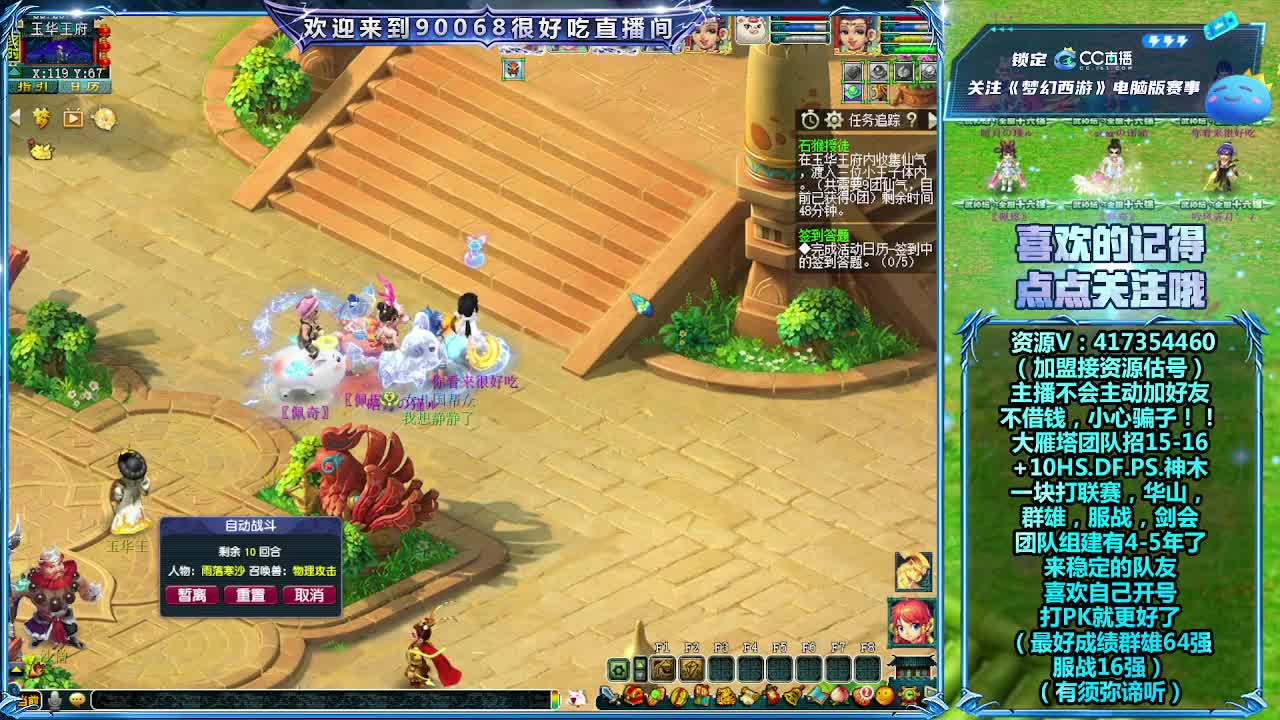Viewport: 1280px width, 720px height.
Task: Open the task tracker settings gear icon
Action: tap(831, 120)
